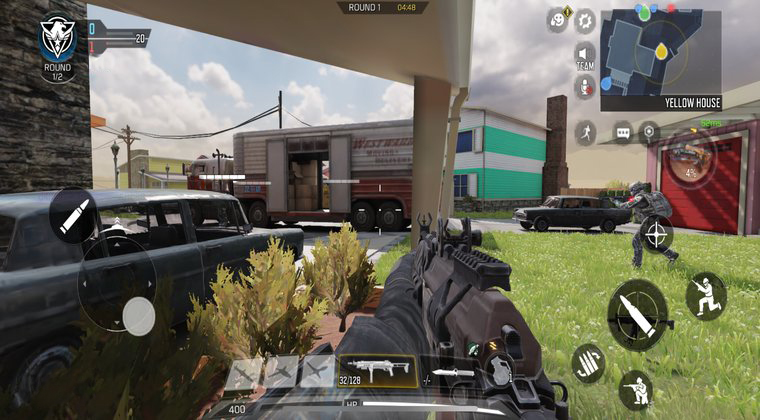Toggle the TEAM speaker voice channel
Viewport: 760px width, 420px height.
[584, 55]
